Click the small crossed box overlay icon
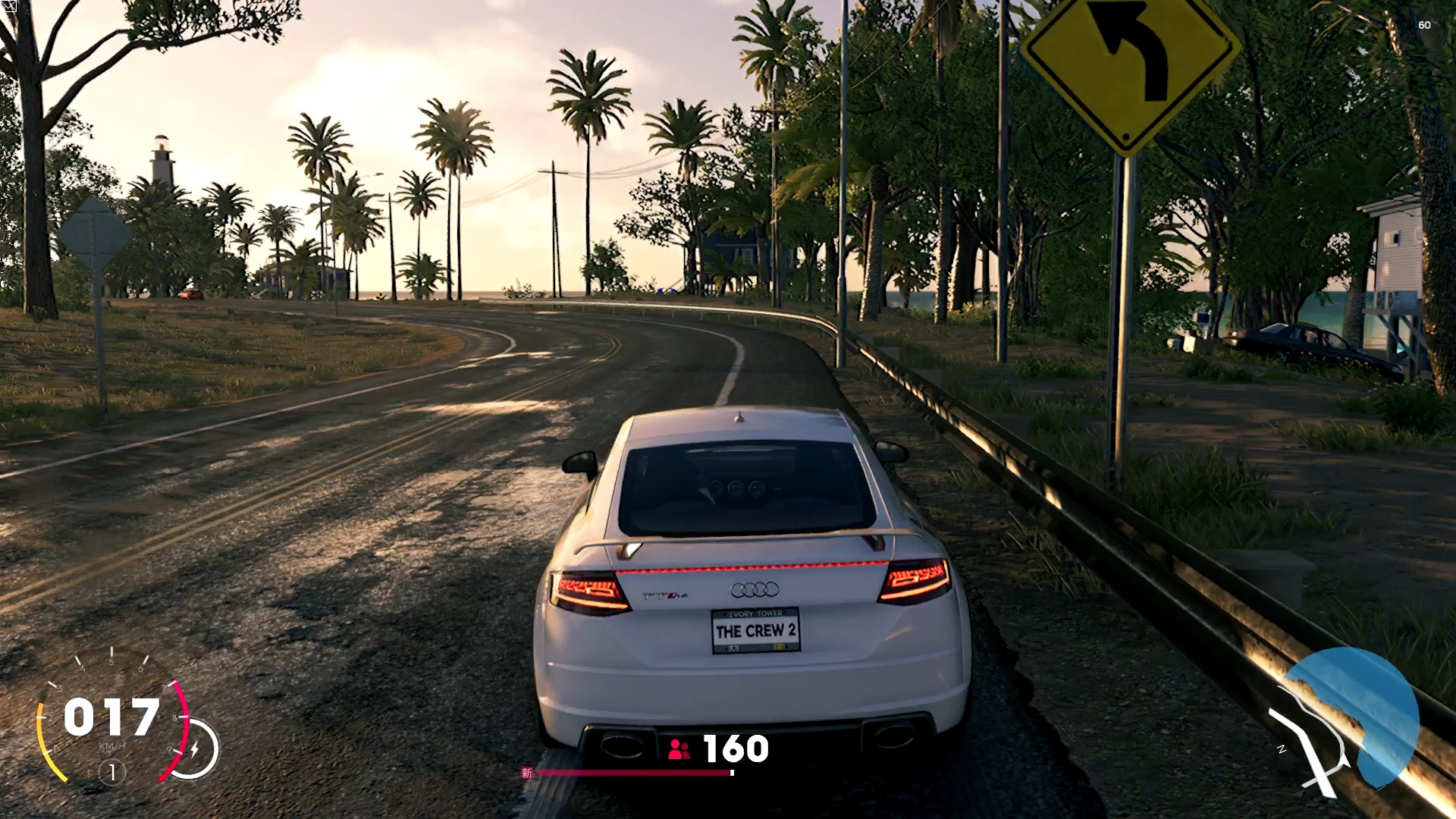This screenshot has height=819, width=1456. coord(8,8)
